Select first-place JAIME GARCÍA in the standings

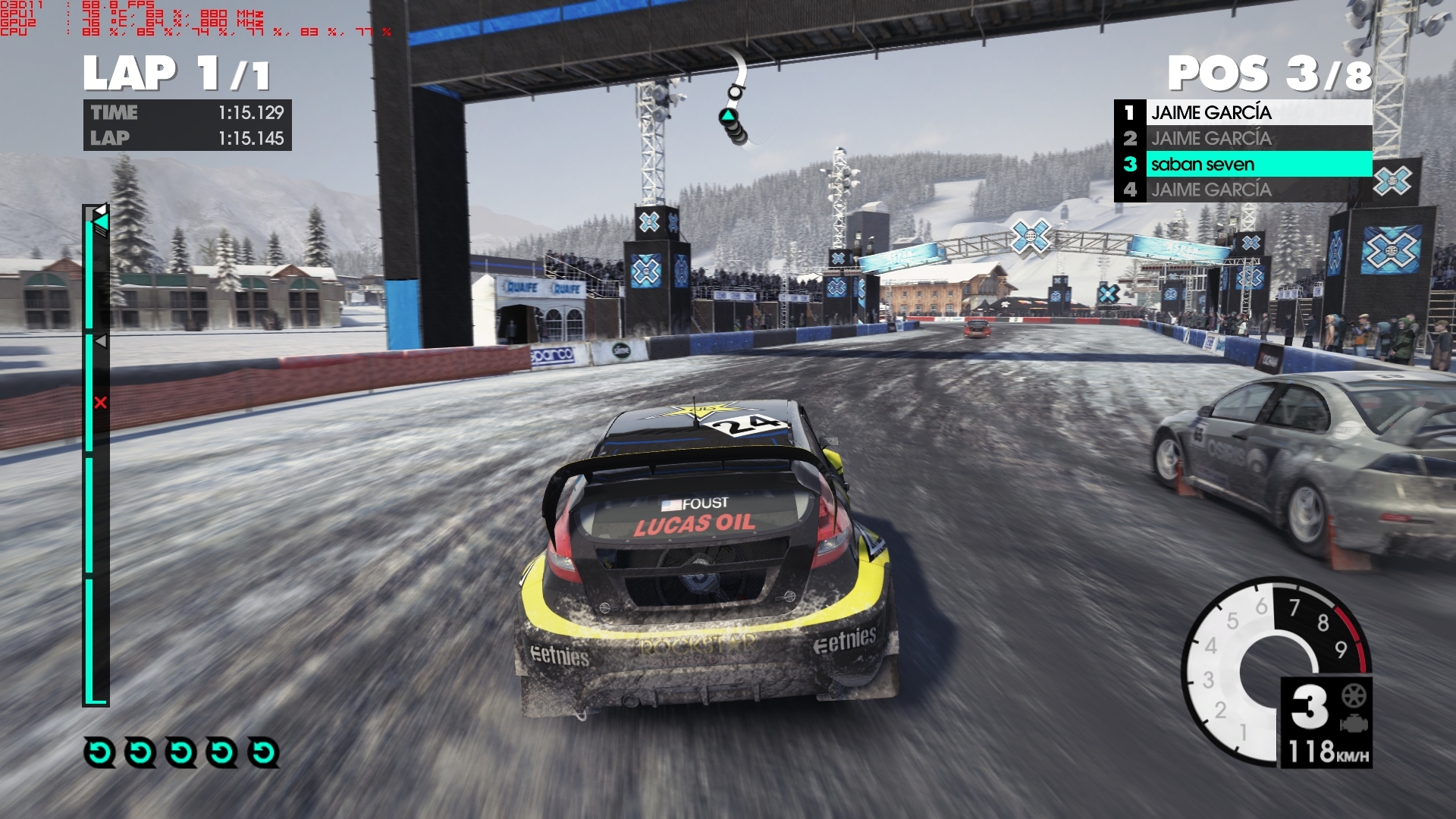point(1244,112)
